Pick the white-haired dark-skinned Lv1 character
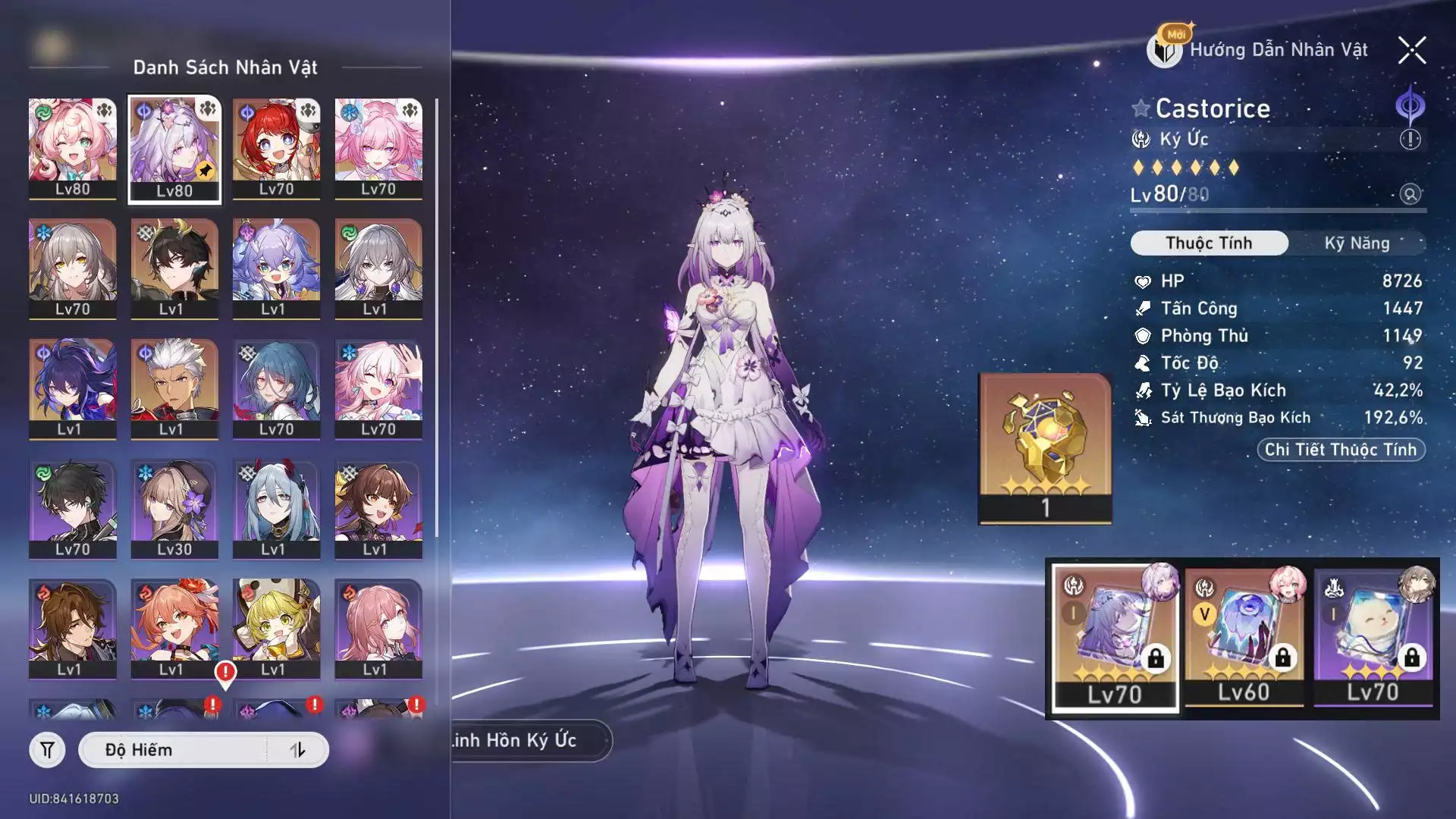This screenshot has height=819, width=1456. pyautogui.click(x=174, y=388)
